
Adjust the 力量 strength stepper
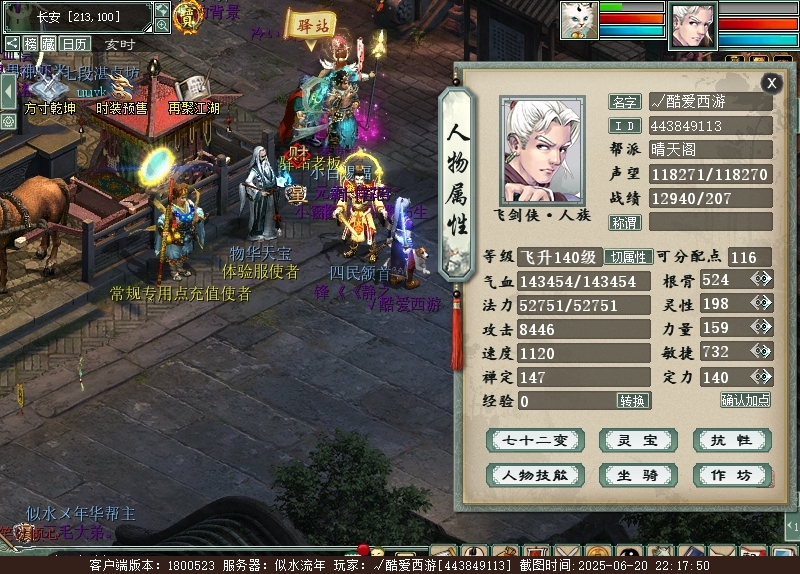[x=762, y=328]
